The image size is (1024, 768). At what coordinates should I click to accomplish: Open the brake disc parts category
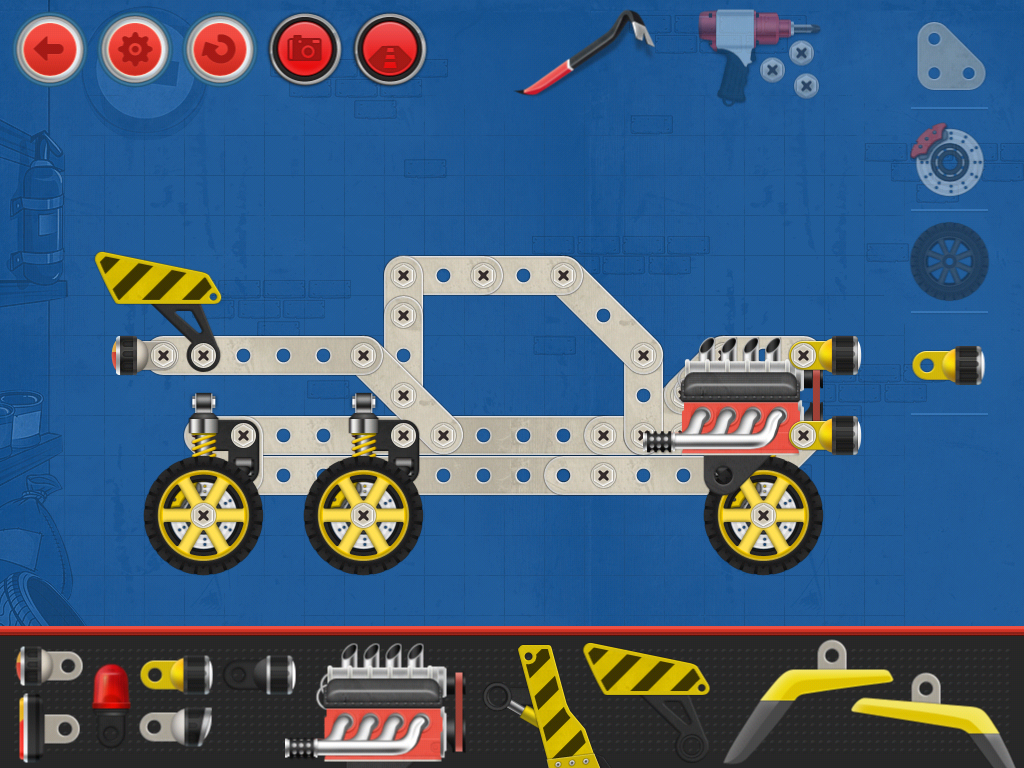[948, 158]
